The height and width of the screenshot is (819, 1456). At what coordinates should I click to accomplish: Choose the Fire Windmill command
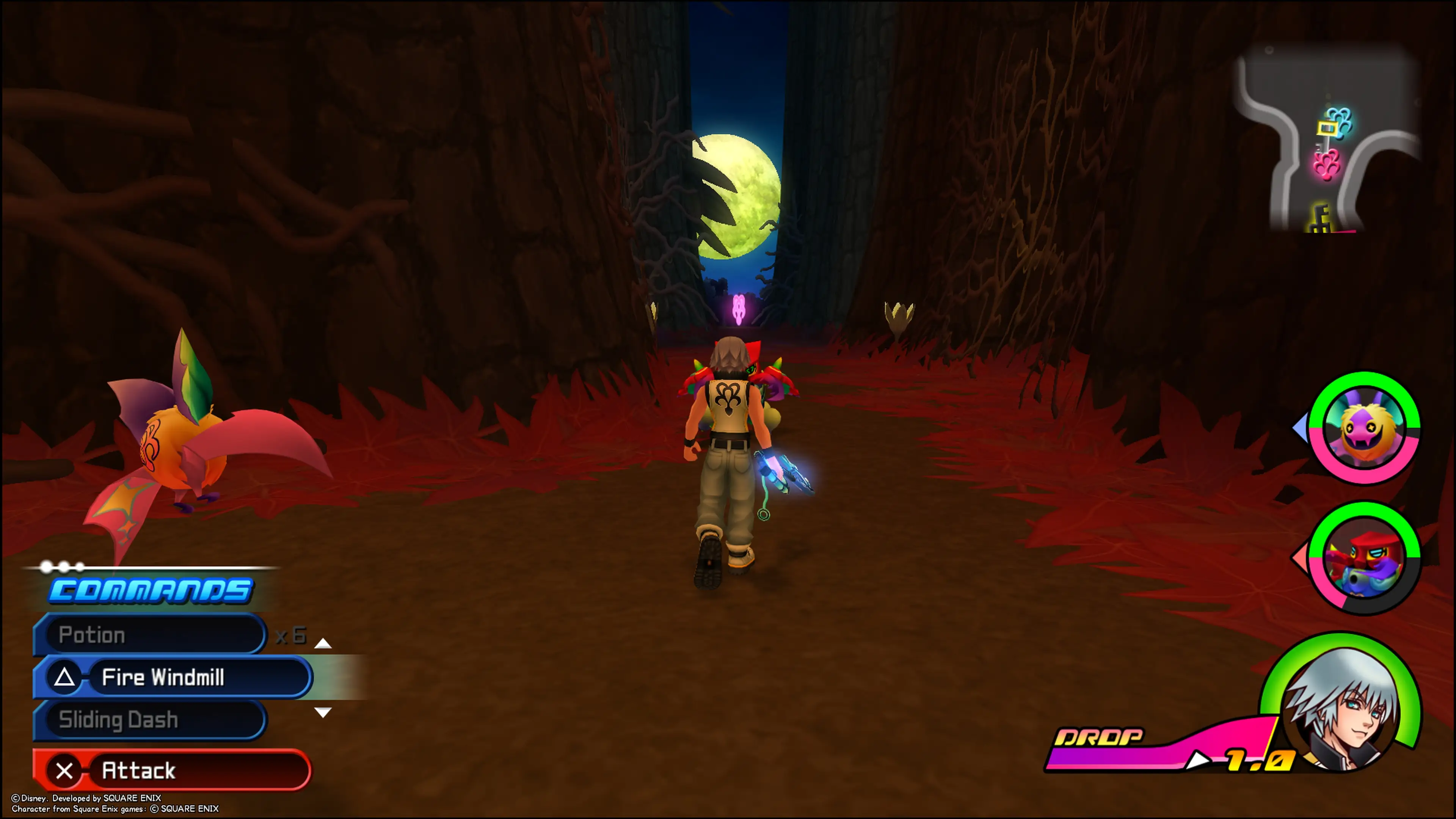pos(173,677)
